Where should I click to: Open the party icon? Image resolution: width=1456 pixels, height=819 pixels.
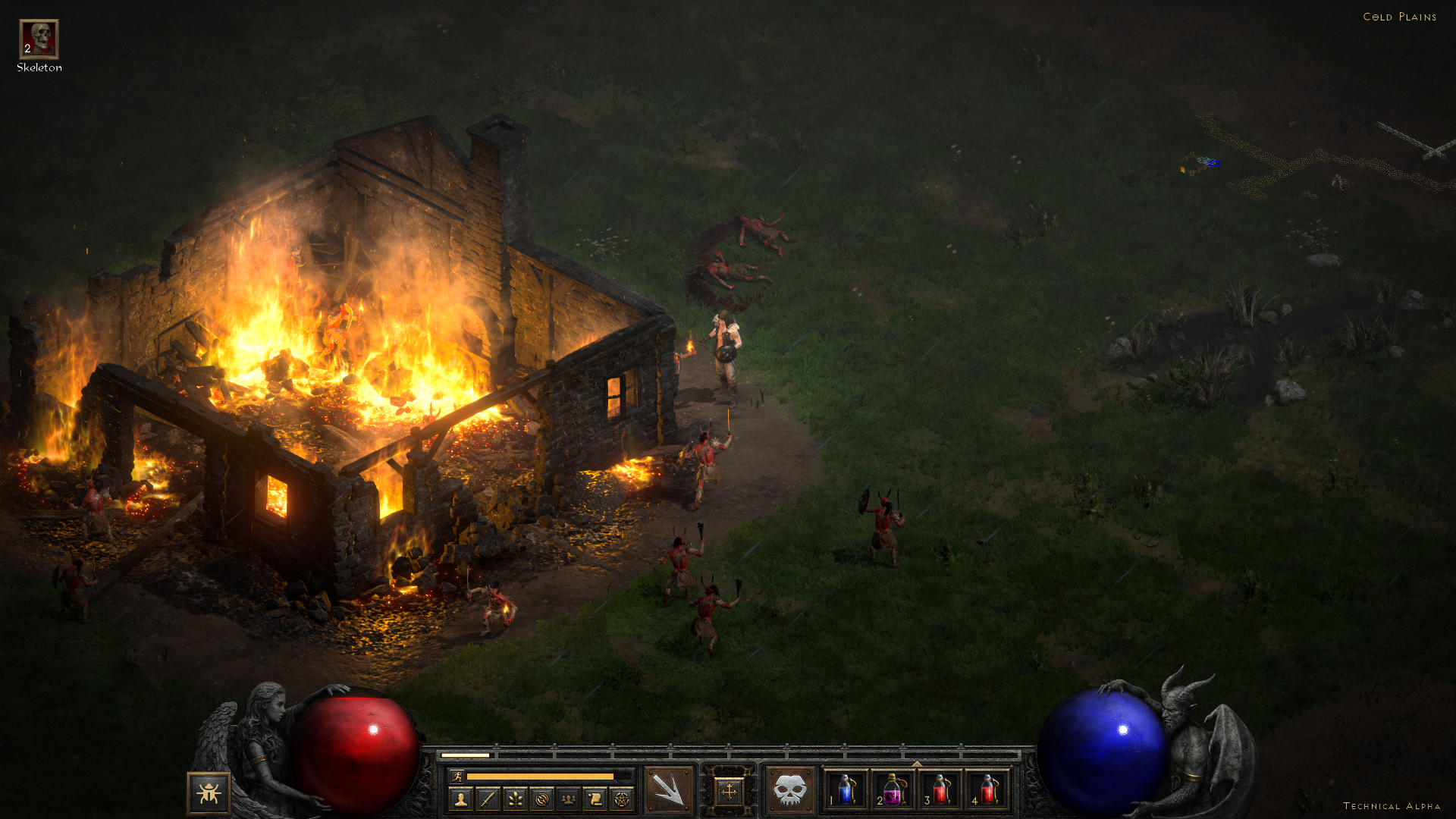point(568,799)
